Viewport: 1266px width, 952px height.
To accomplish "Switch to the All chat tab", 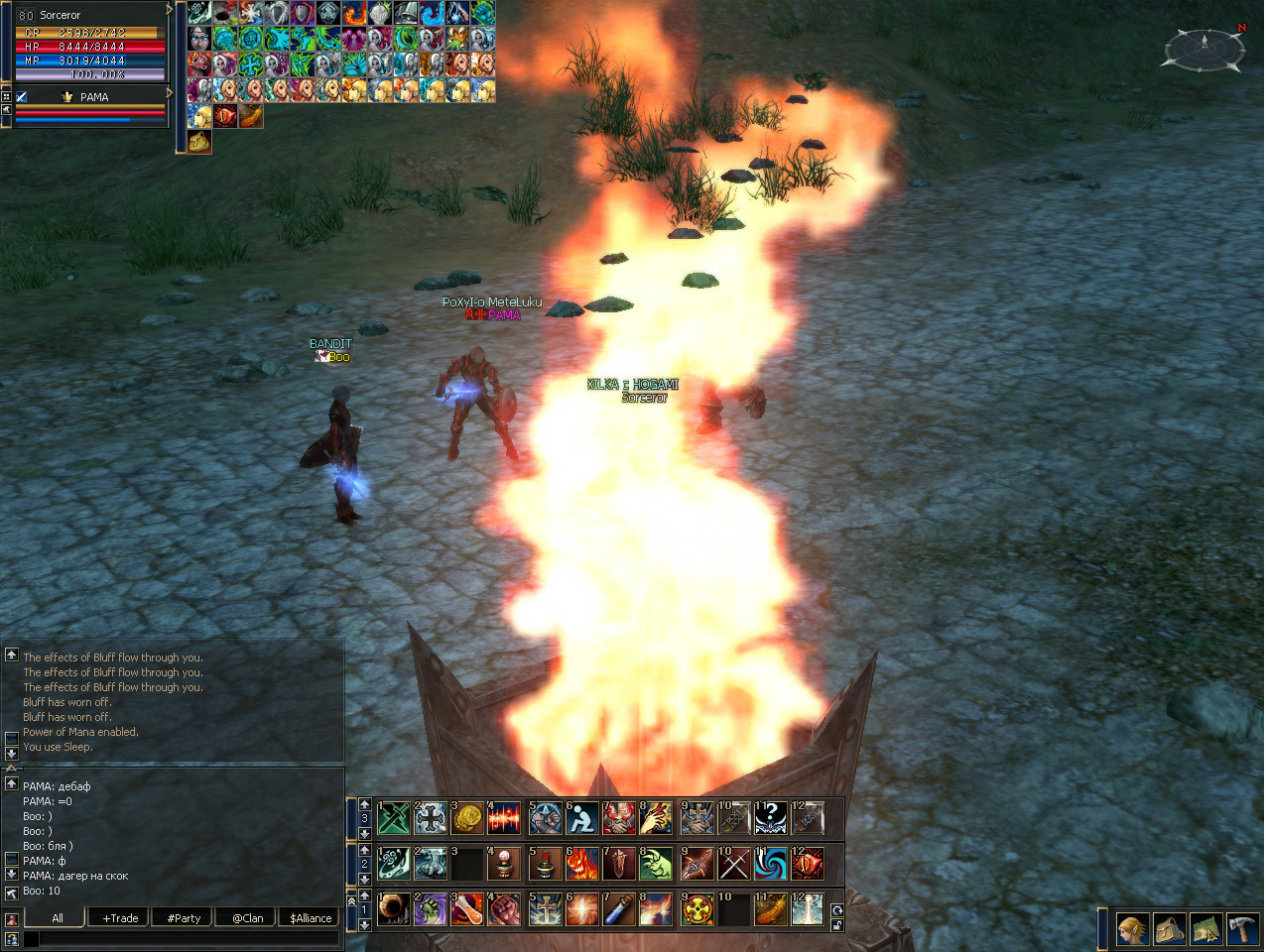I will point(58,918).
